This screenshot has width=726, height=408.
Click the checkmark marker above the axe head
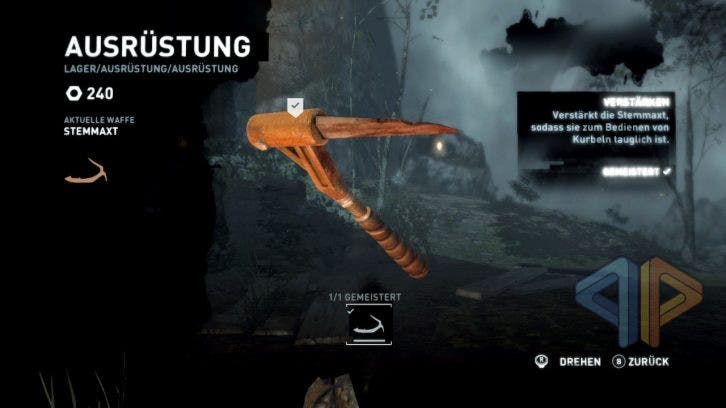pyautogui.click(x=295, y=107)
